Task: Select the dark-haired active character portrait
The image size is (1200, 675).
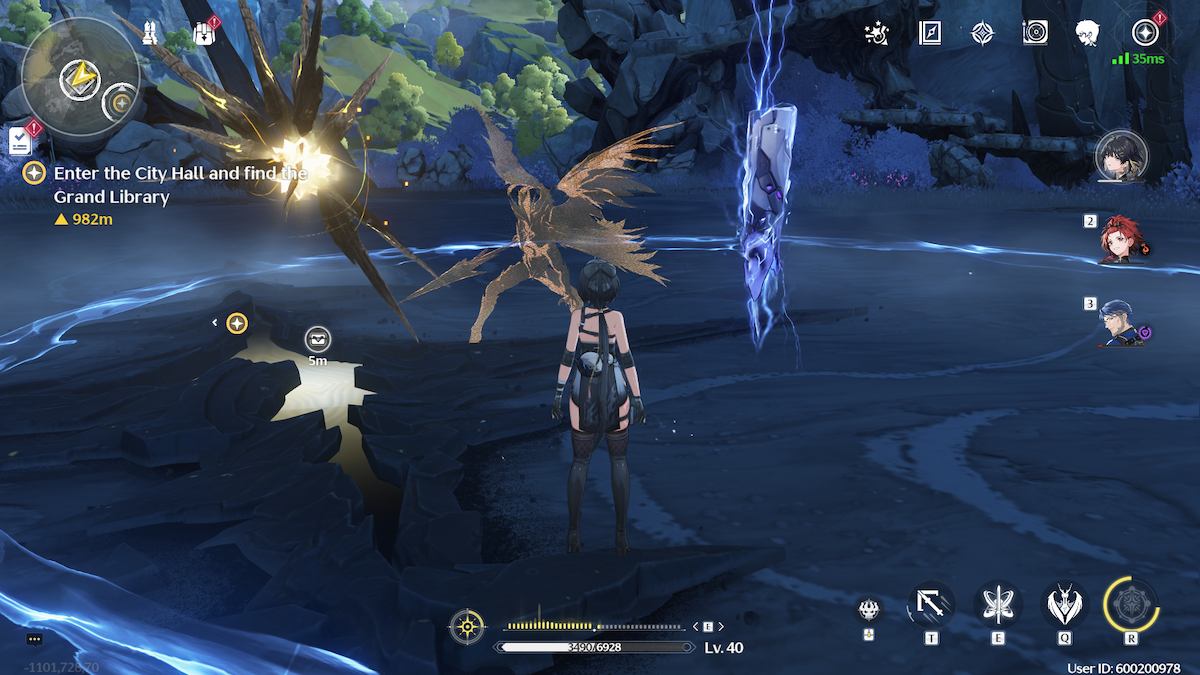Action: coord(1120,157)
